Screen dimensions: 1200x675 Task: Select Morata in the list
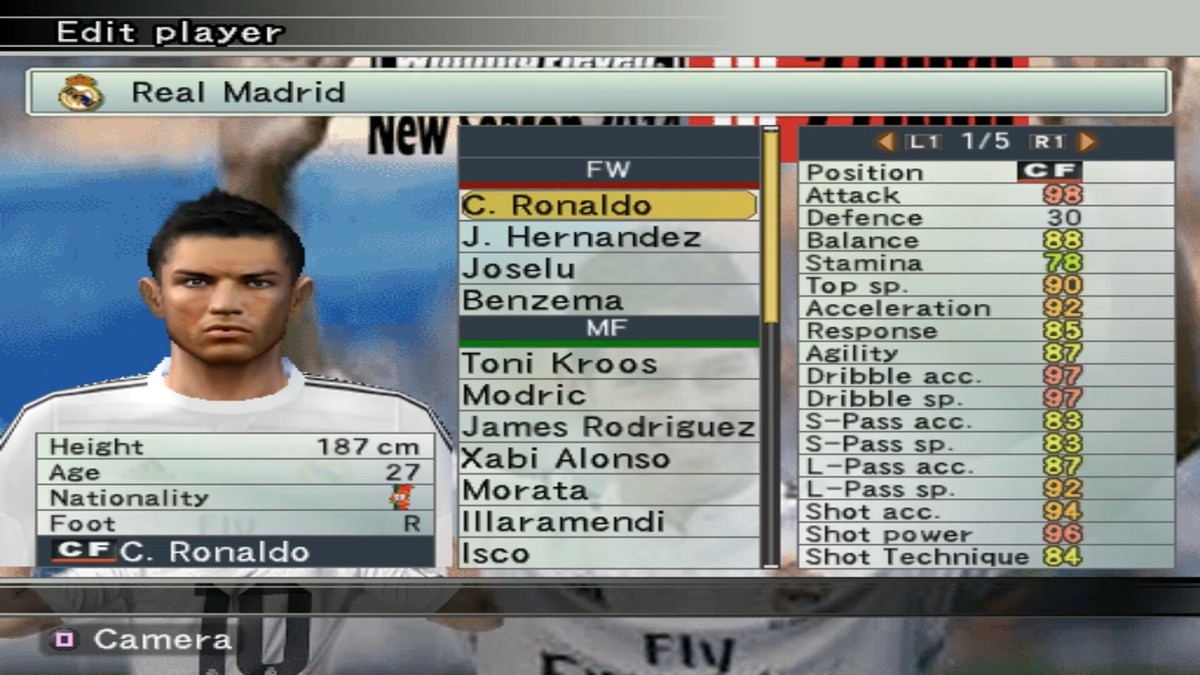click(x=608, y=491)
